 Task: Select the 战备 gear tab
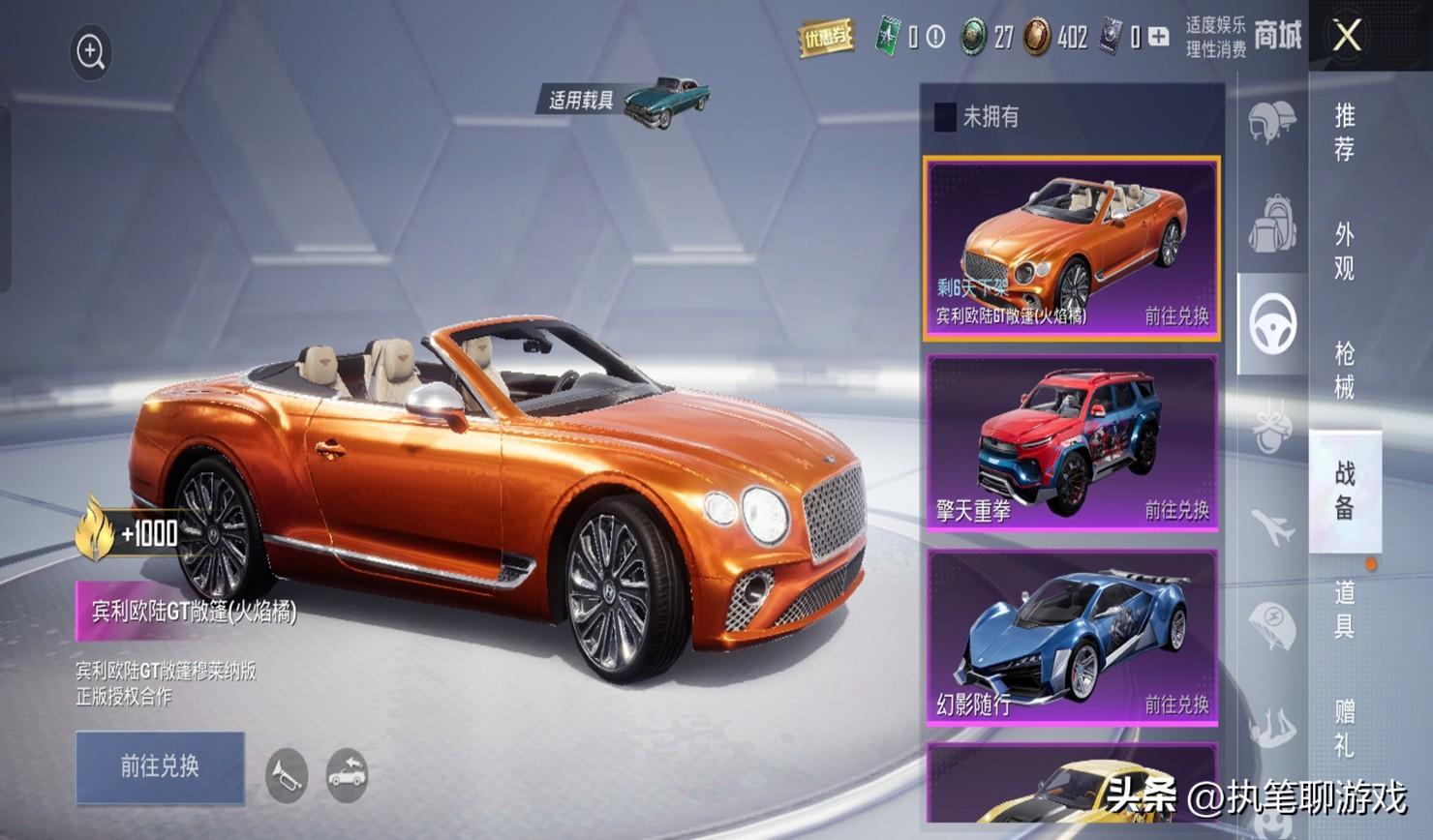click(1345, 490)
